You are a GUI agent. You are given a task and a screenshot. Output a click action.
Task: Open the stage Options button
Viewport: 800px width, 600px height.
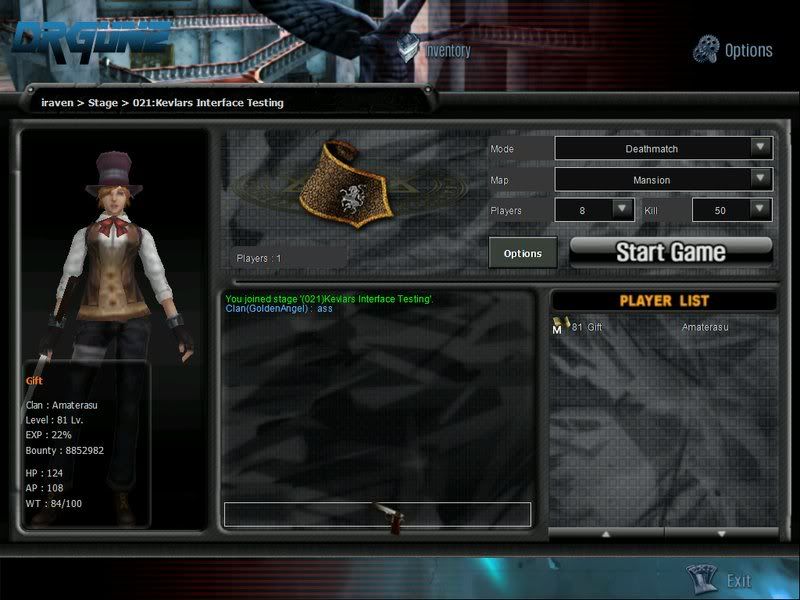[x=523, y=253]
